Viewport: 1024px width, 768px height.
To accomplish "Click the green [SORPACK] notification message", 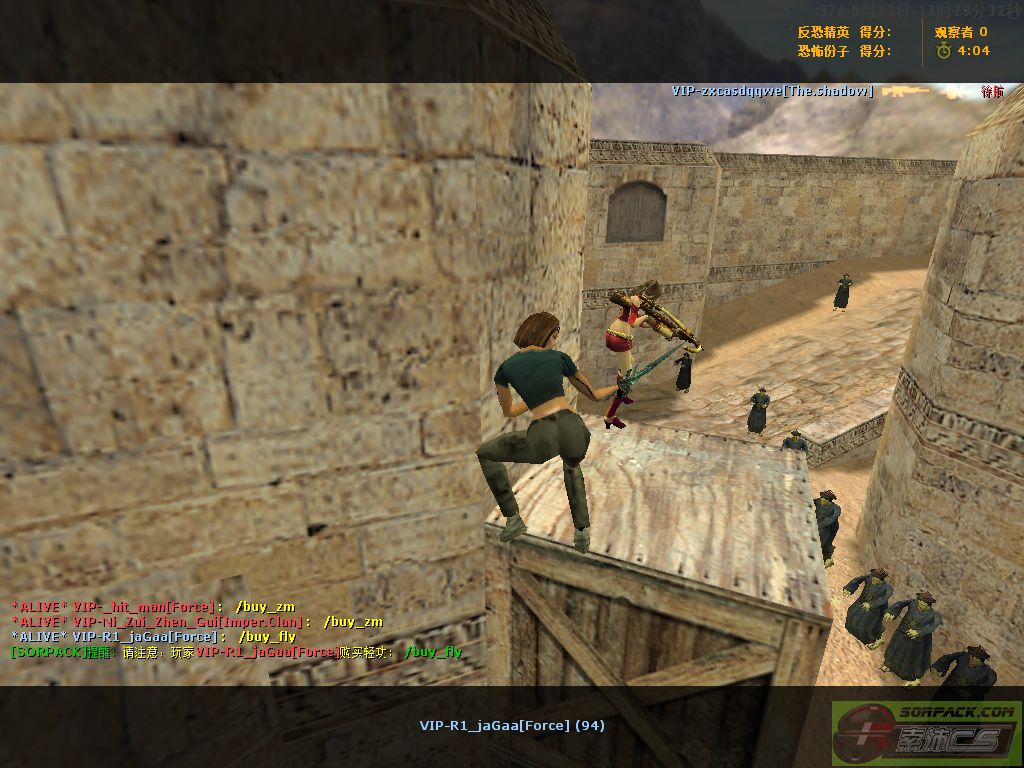I will [x=236, y=652].
